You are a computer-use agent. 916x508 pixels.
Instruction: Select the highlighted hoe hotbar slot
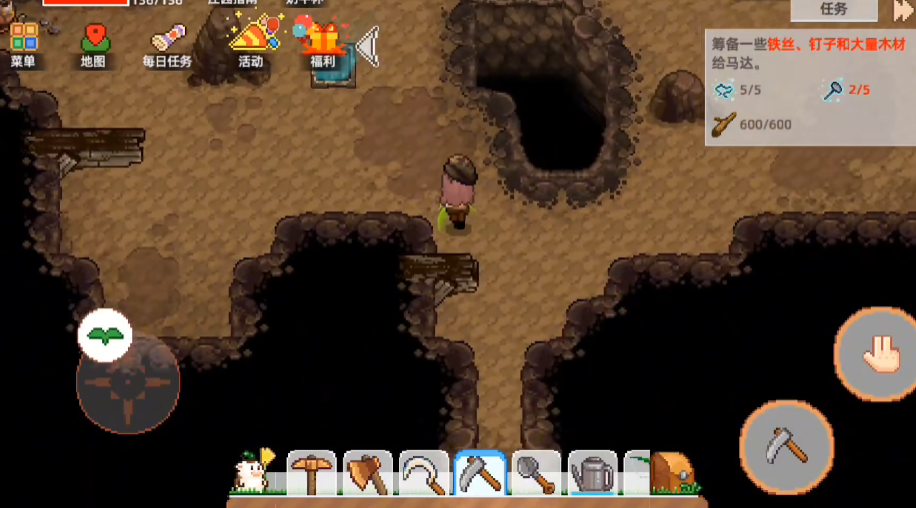point(480,473)
